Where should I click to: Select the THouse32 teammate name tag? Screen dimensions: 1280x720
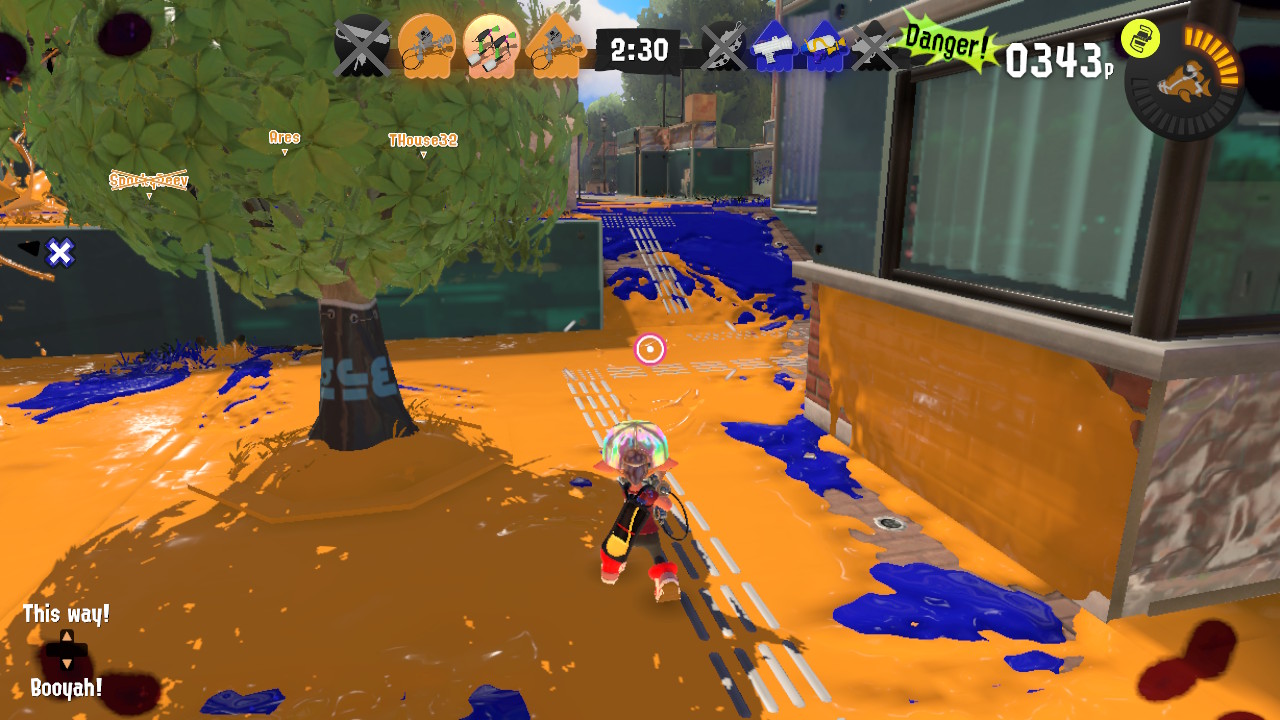tap(423, 141)
